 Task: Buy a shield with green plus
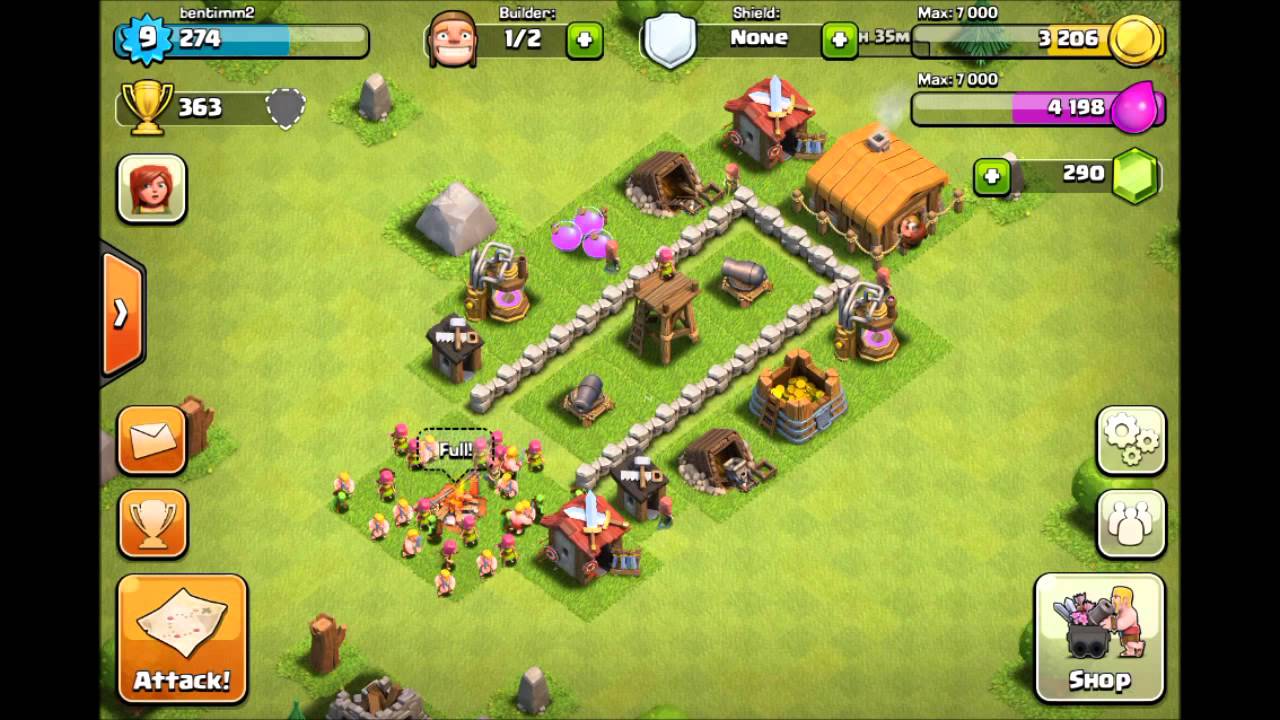[x=839, y=41]
